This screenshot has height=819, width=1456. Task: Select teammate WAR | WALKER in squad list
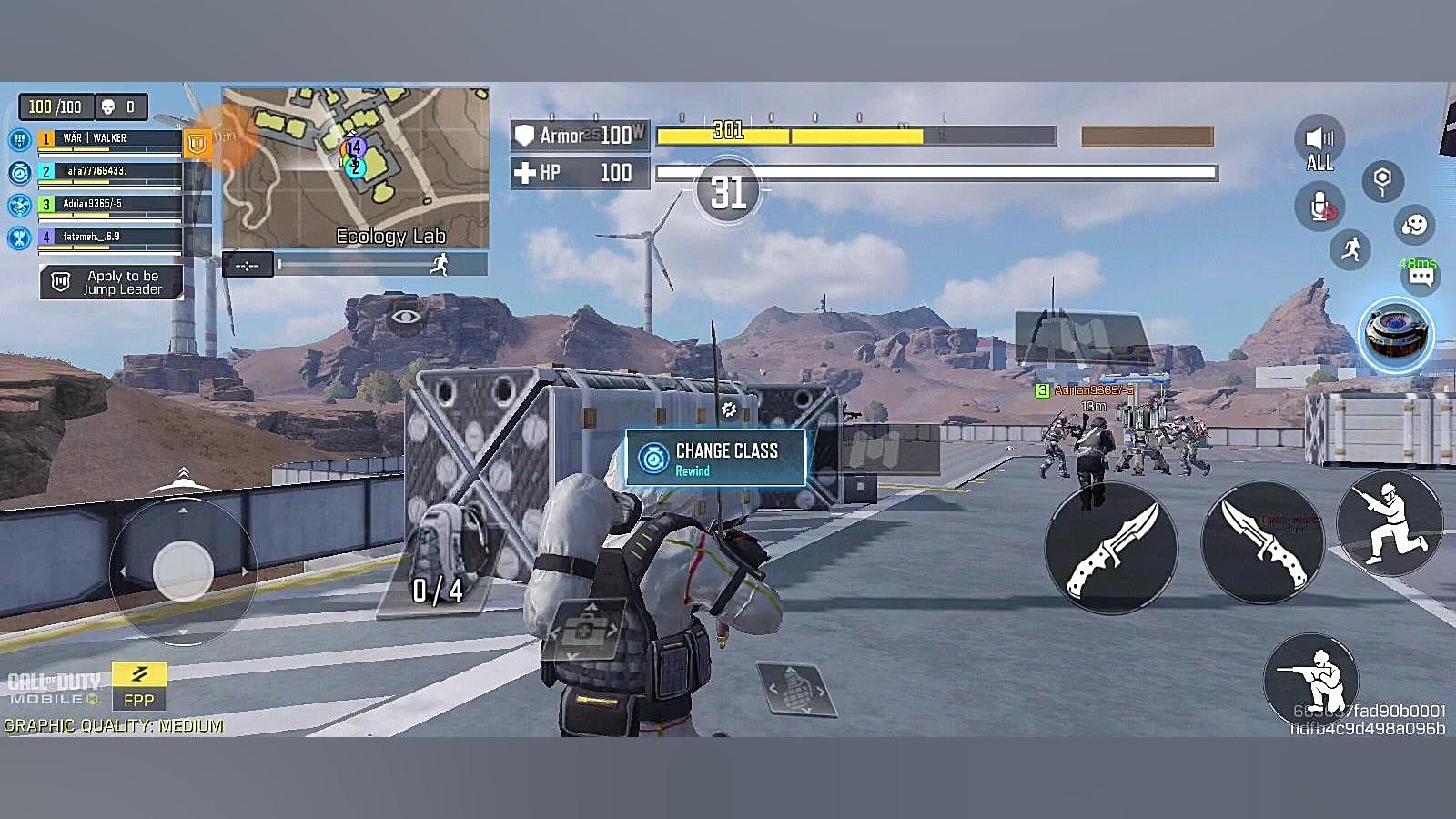(109, 139)
